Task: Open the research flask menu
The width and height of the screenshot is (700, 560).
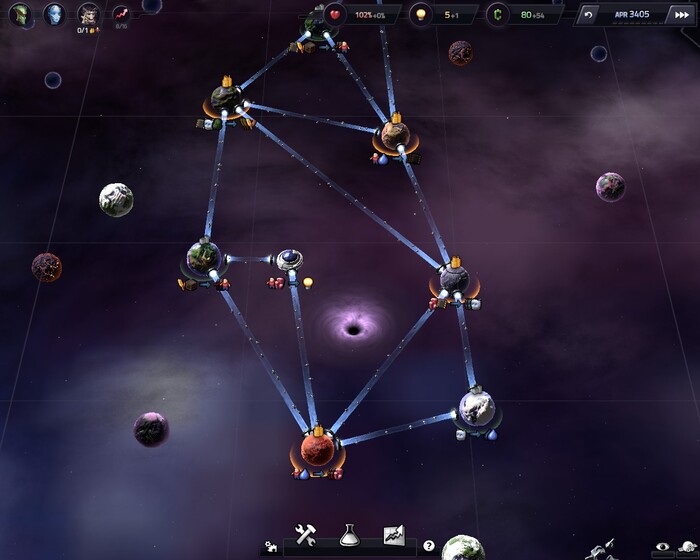Action: 349,534
